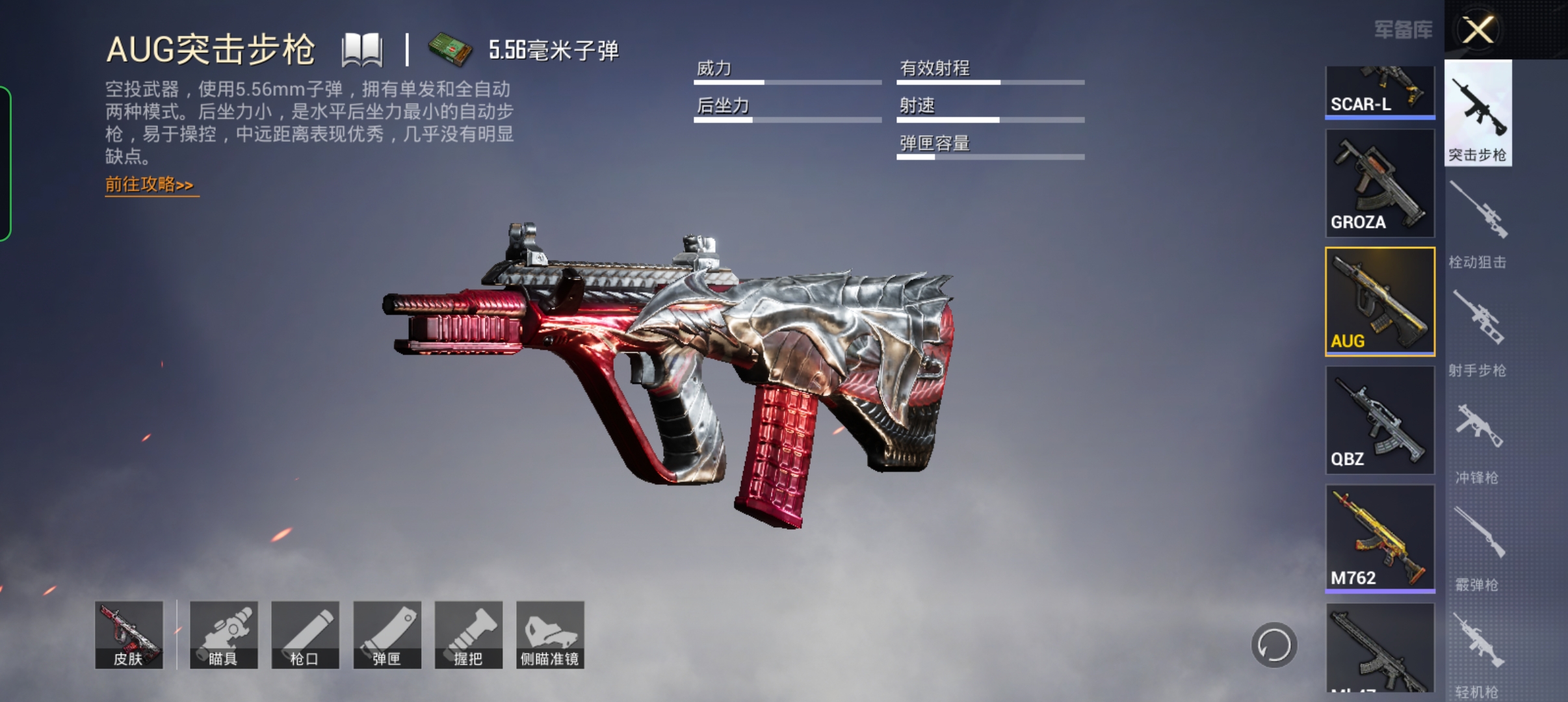
Task: Click the 威力 power stat bar
Action: (787, 81)
